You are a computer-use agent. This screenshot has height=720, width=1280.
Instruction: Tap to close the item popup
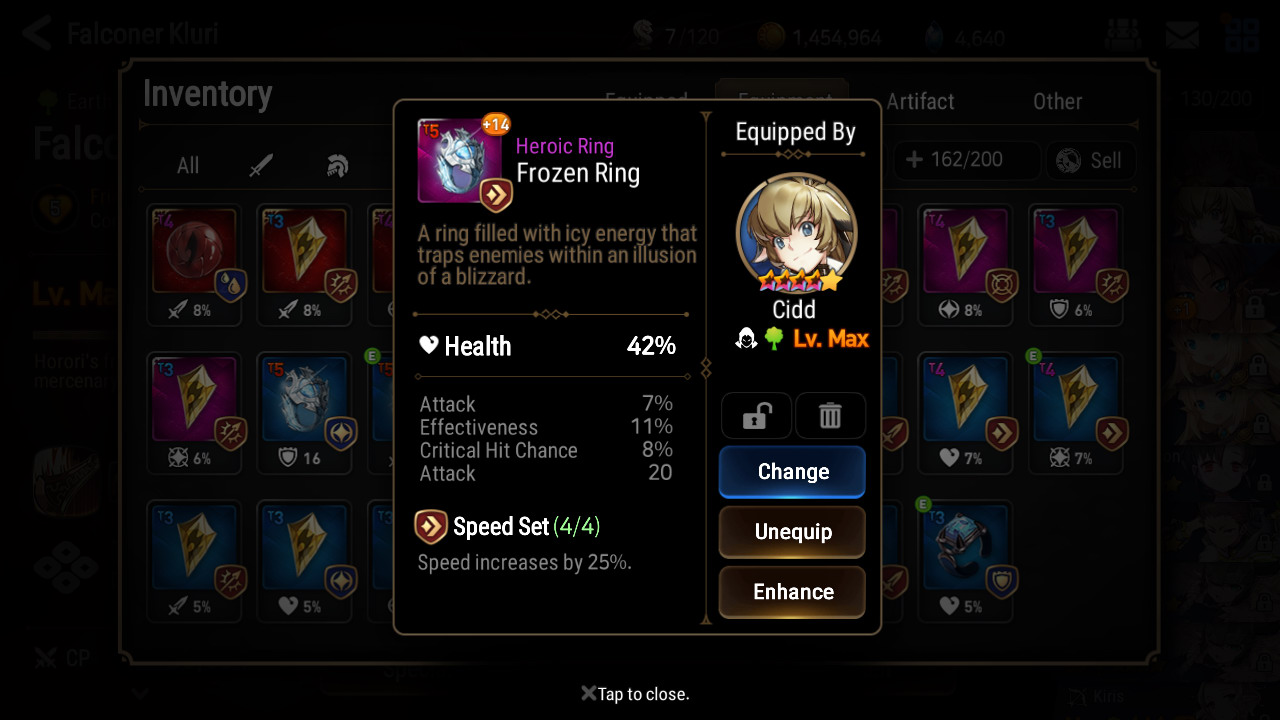(636, 694)
